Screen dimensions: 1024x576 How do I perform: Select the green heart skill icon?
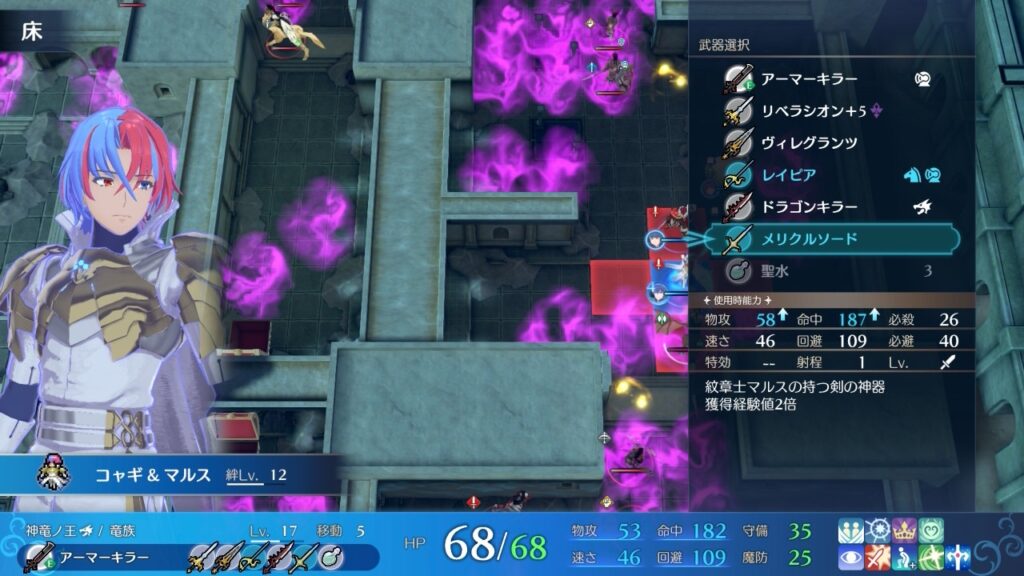(931, 530)
